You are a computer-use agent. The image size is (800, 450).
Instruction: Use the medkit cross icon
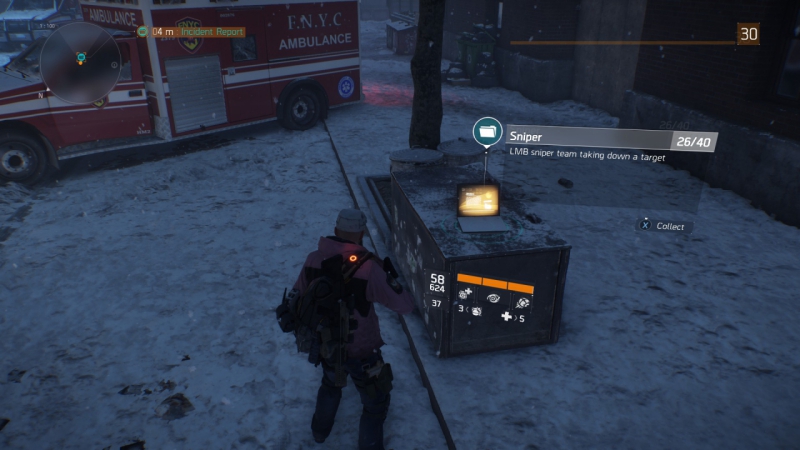[x=507, y=318]
